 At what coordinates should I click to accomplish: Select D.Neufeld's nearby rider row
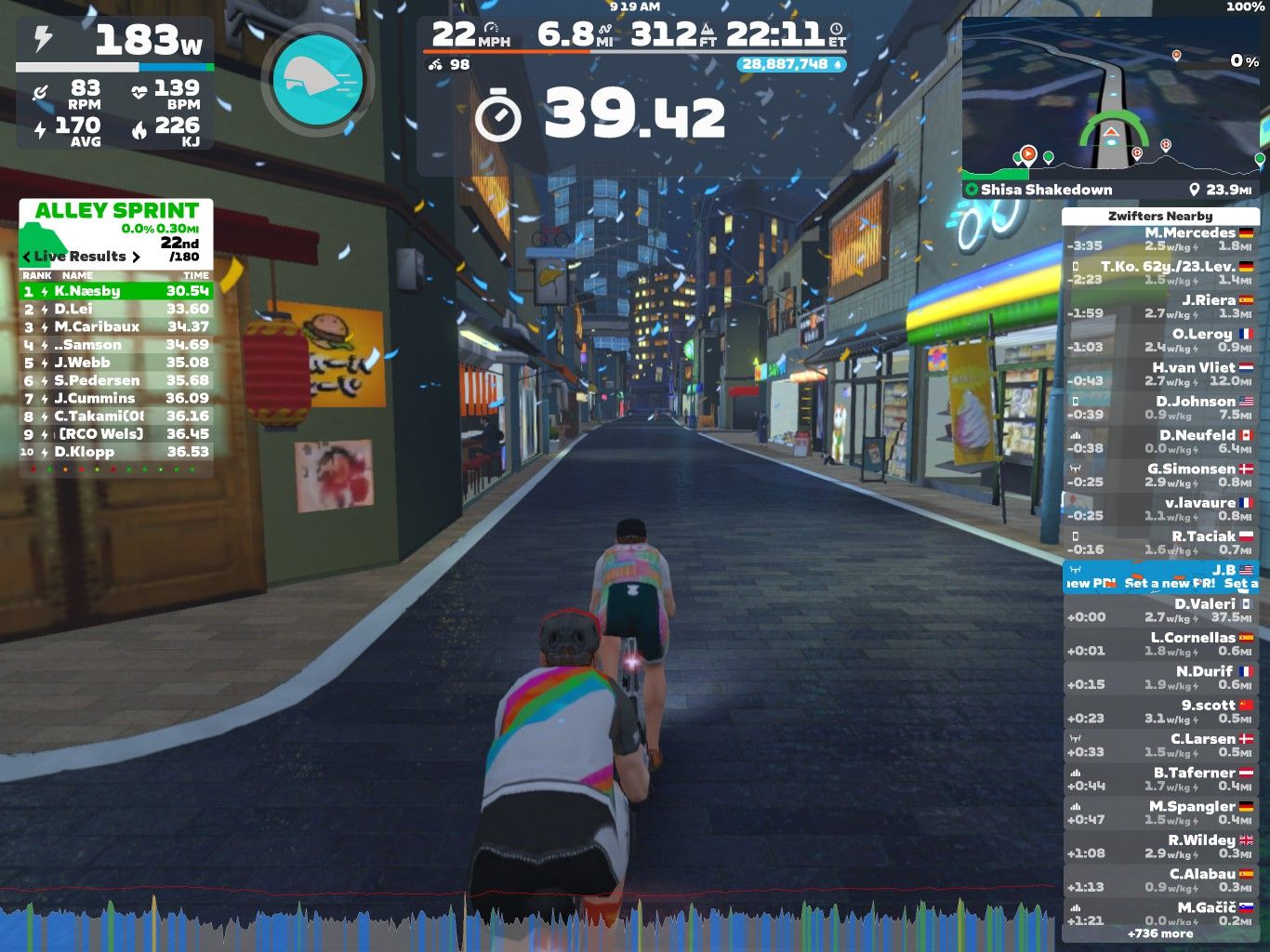coord(1160,442)
